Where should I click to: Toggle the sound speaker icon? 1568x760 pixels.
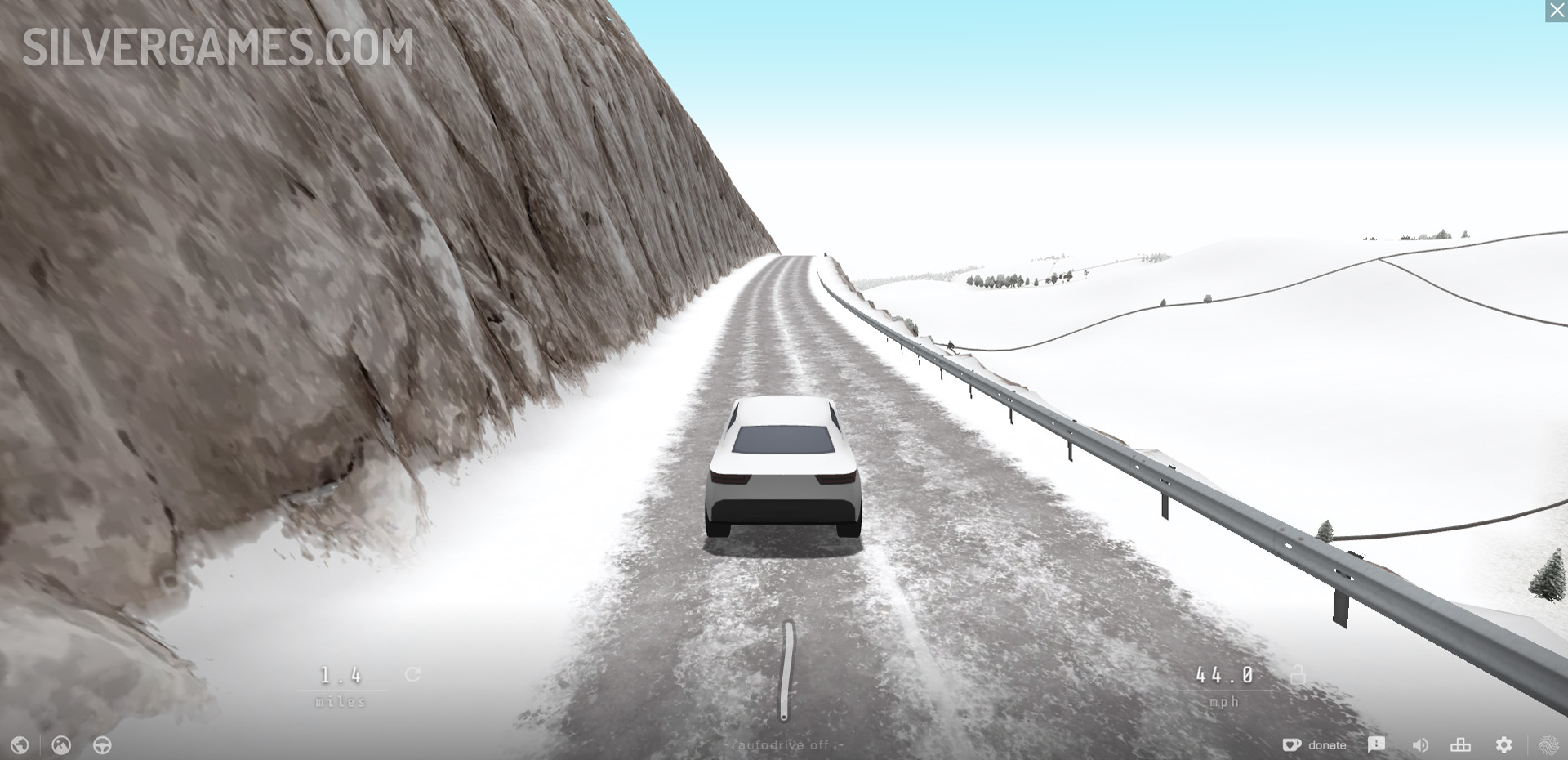1420,745
